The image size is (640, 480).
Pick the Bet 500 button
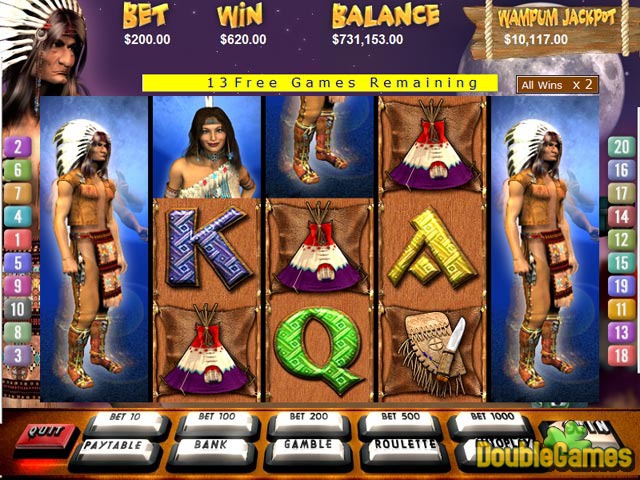click(x=397, y=419)
